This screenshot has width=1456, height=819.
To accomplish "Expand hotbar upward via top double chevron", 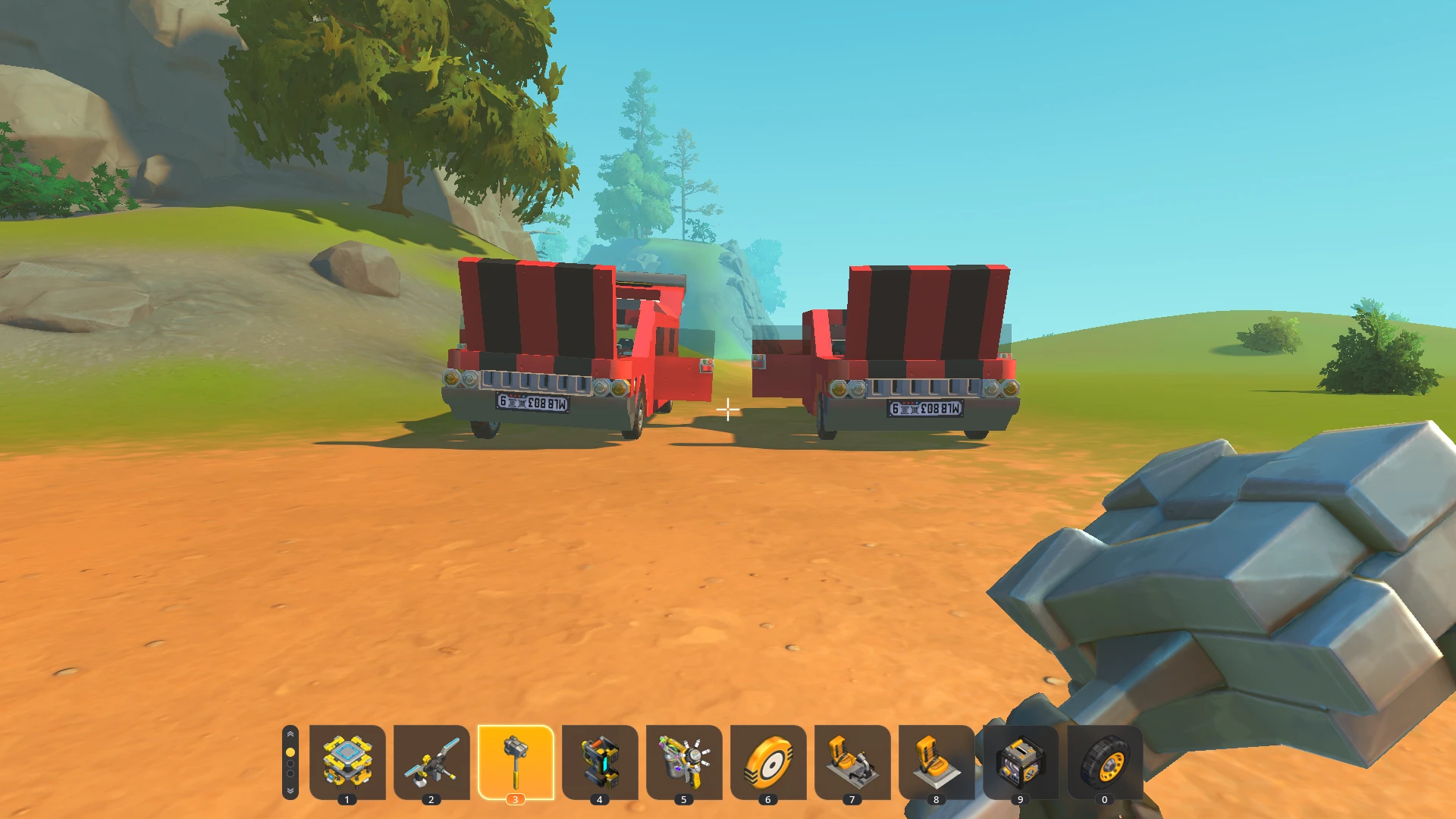I will 290,734.
